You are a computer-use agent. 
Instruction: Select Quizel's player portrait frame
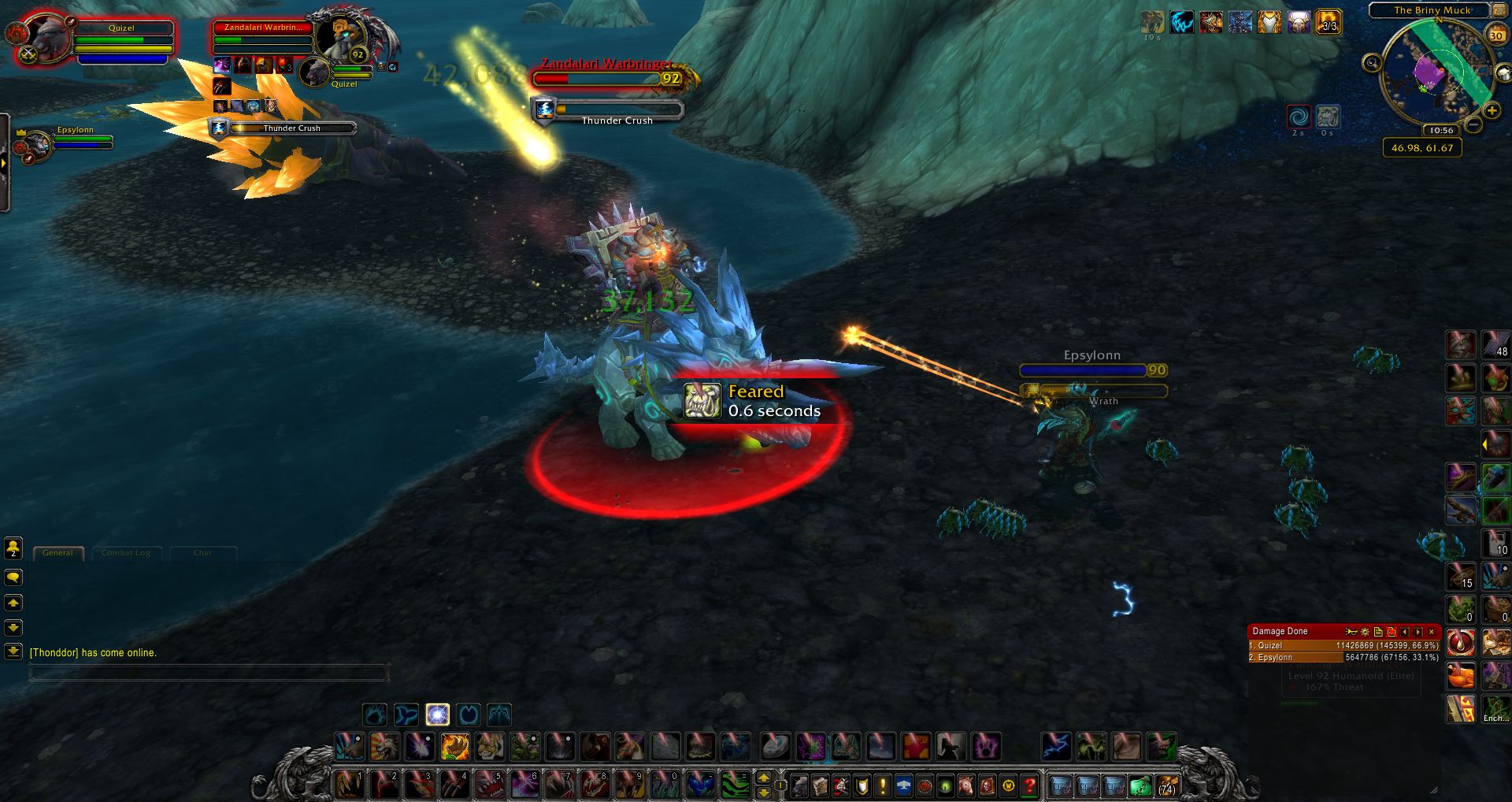(x=47, y=38)
